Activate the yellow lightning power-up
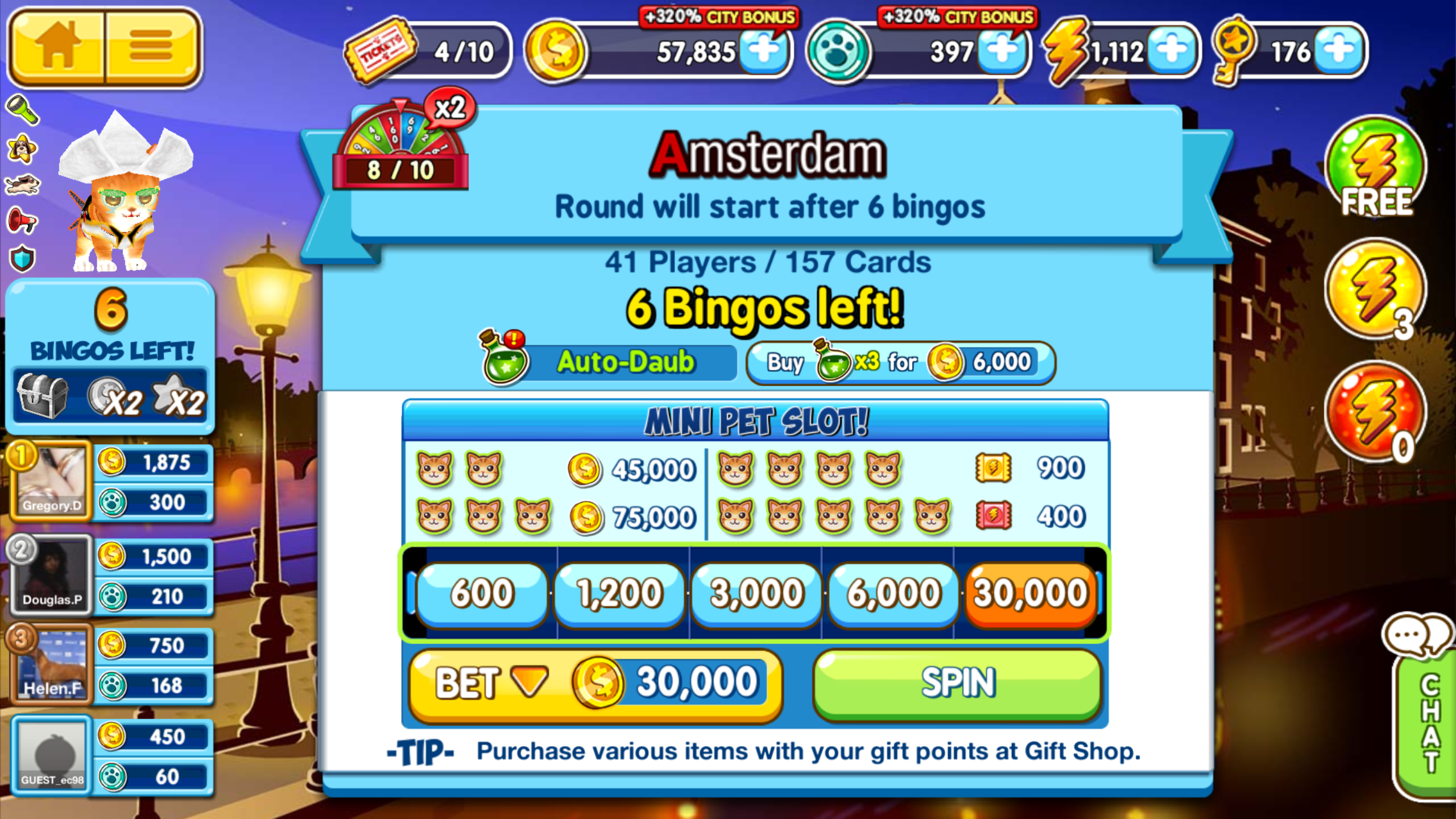The image size is (1456, 819). [1375, 290]
